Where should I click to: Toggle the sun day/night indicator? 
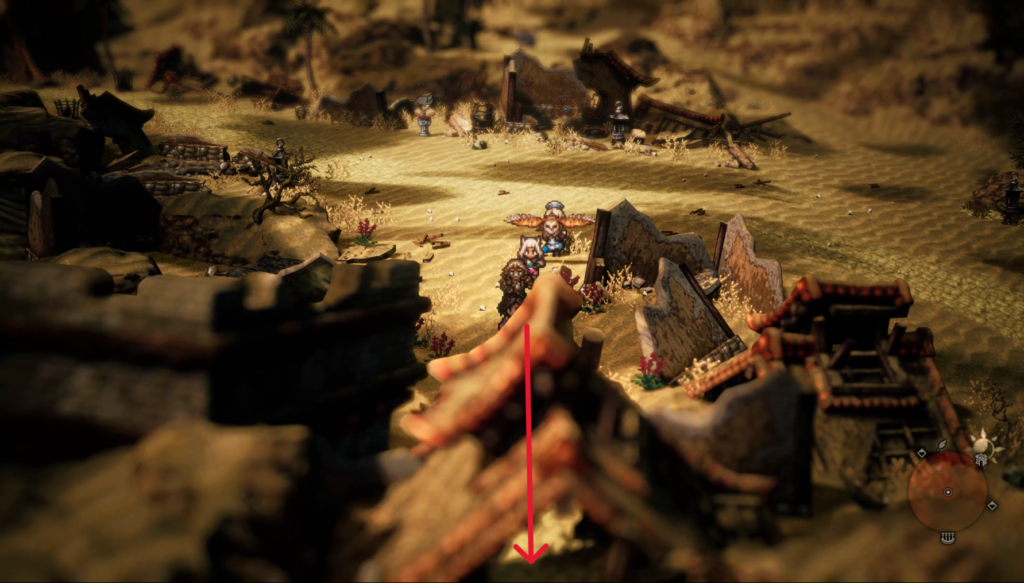point(981,443)
